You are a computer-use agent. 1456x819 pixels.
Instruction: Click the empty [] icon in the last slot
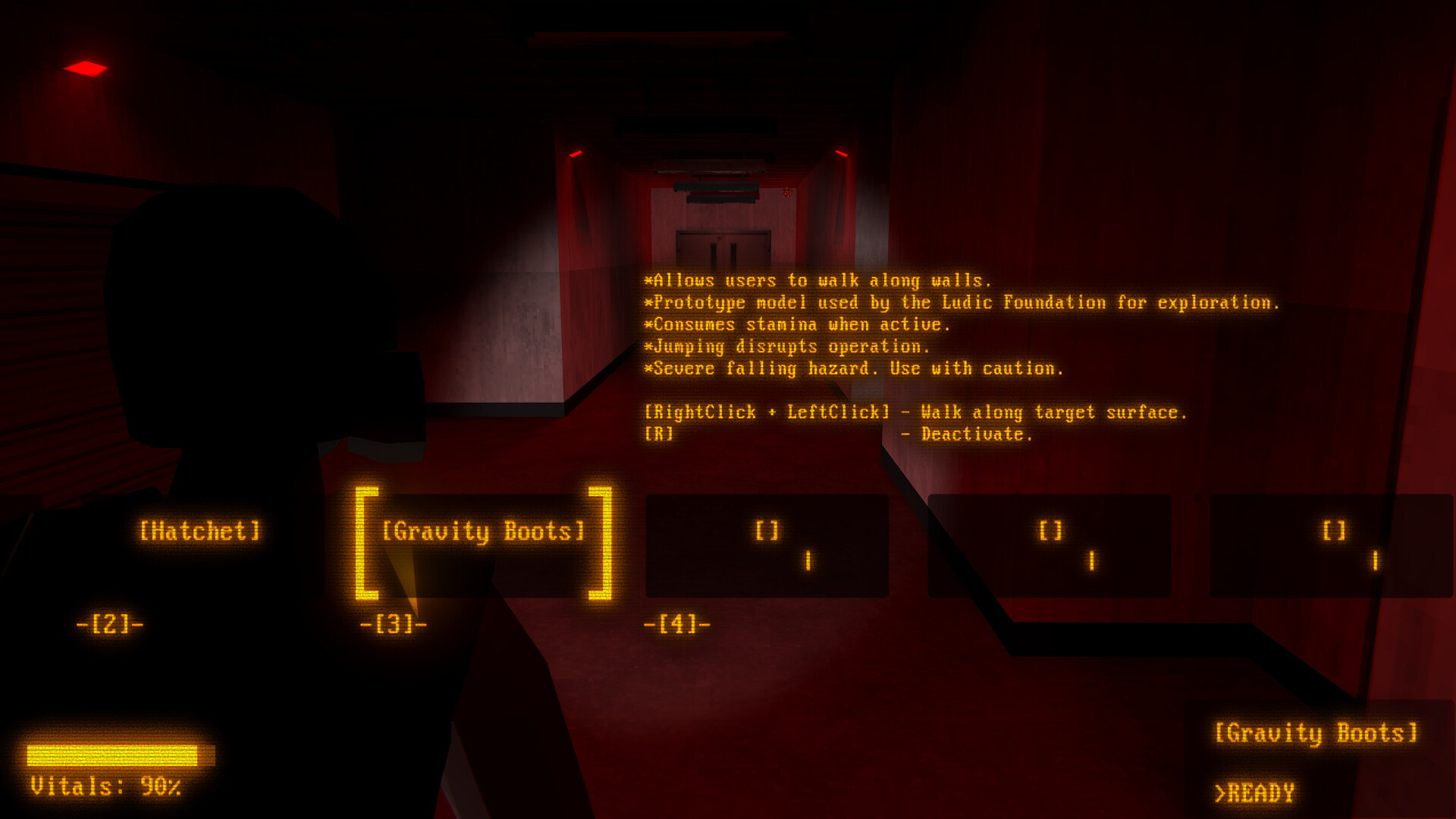point(1333,531)
